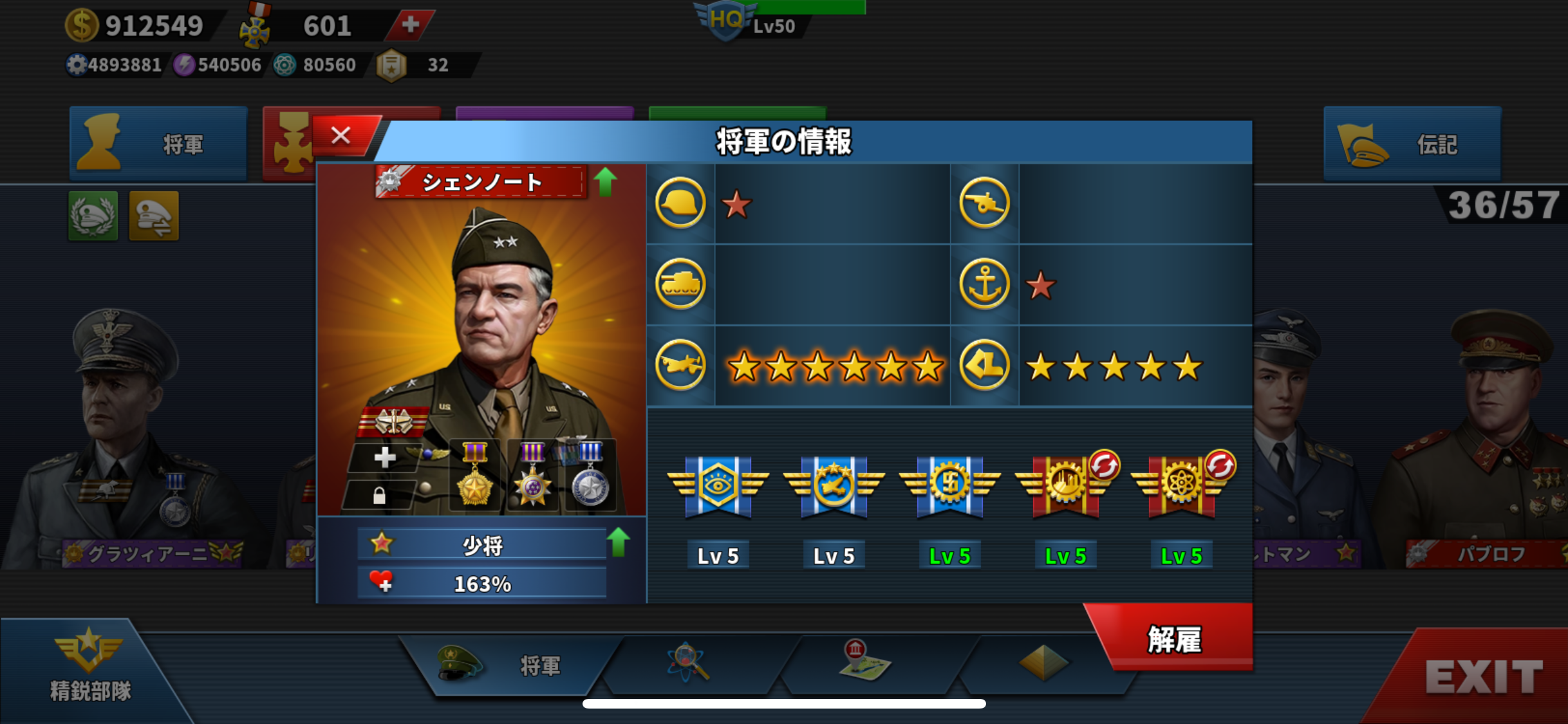The width and height of the screenshot is (1568, 724).
Task: Toggle the green laurel general filter
Action: click(x=93, y=216)
